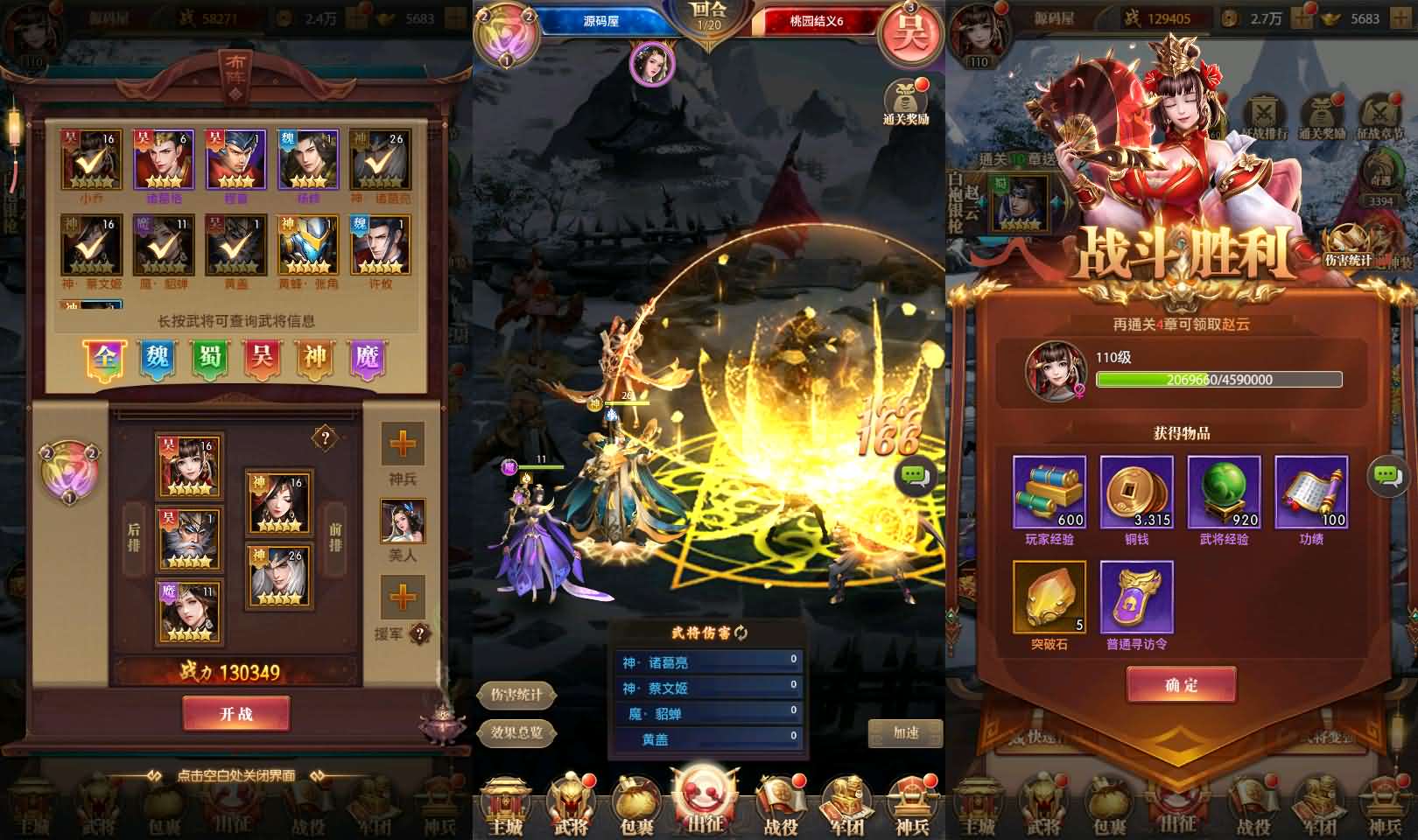Show all heroes with the 全 tab
This screenshot has height=840, width=1418.
[105, 358]
